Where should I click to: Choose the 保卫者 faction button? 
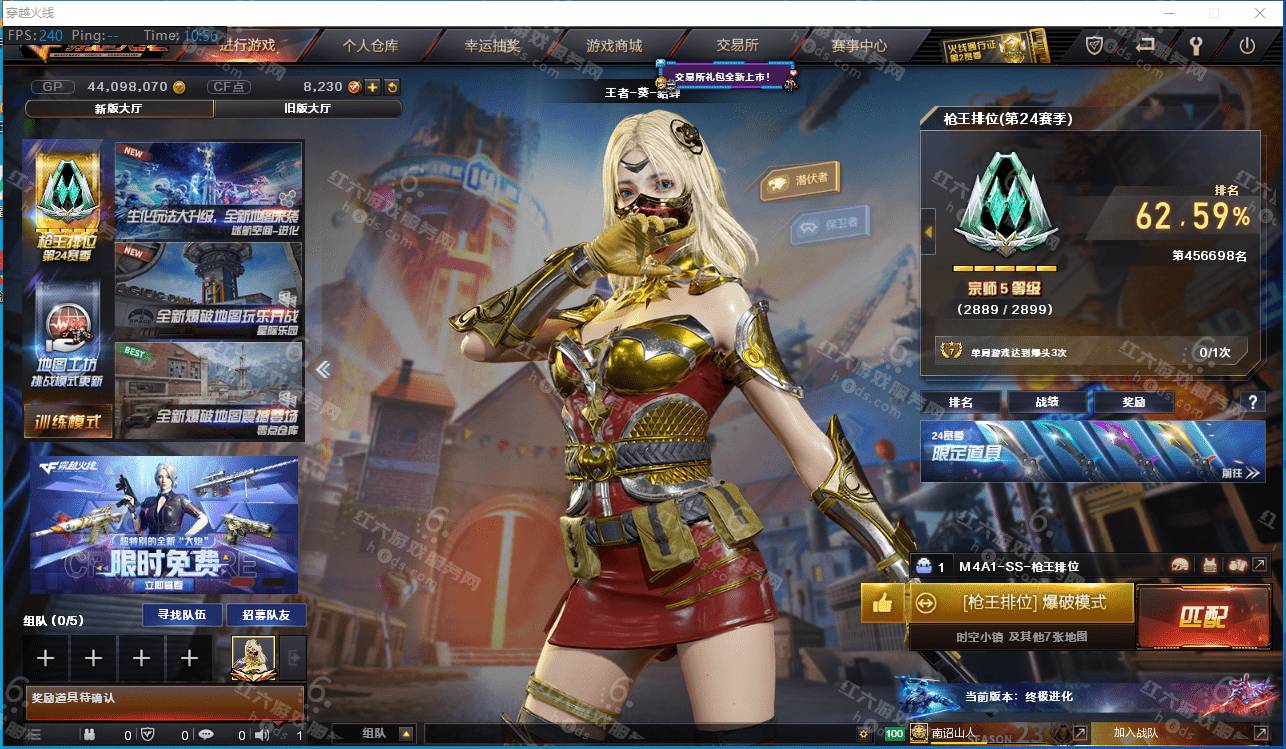[831, 224]
